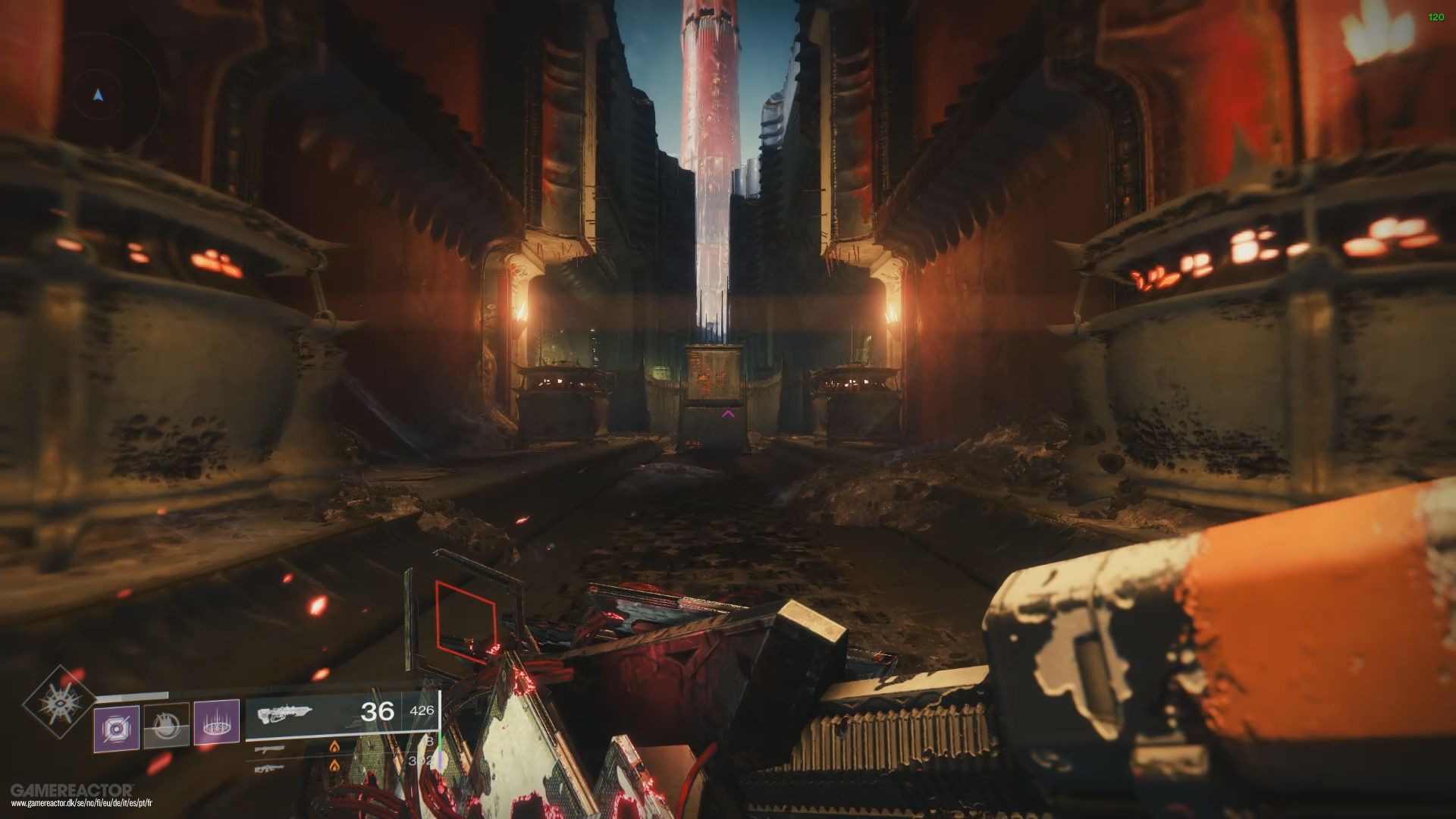Click the Void grenade ability icon
Viewport: 1456px width, 819px height.
(118, 726)
